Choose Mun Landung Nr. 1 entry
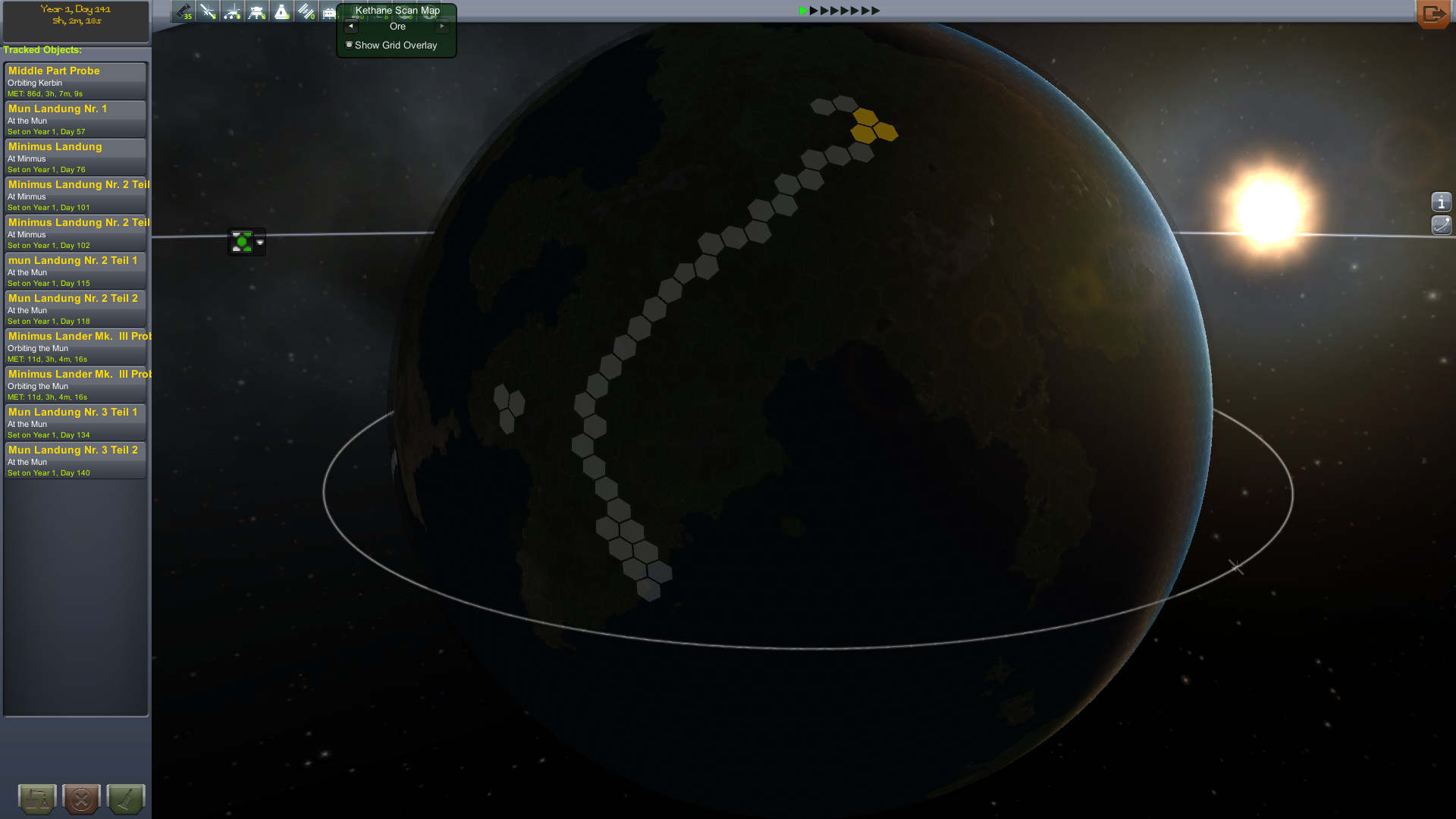 pos(75,119)
